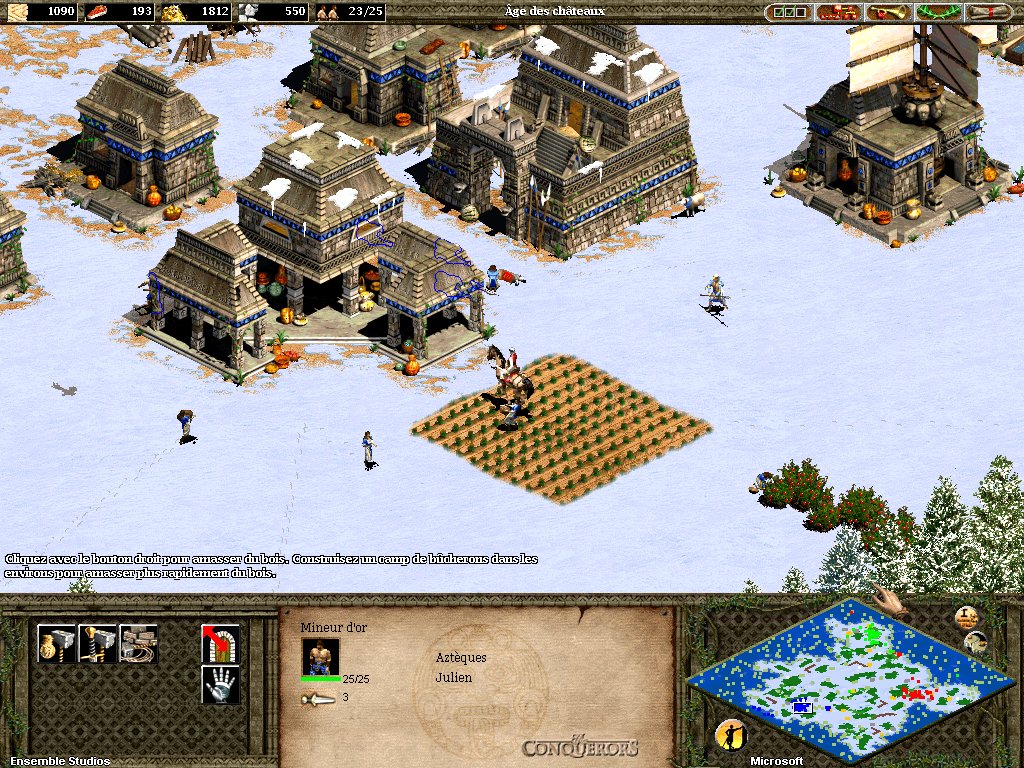Screen dimensions: 1024x768
Task: Select the repair command icon
Action: 138,644
